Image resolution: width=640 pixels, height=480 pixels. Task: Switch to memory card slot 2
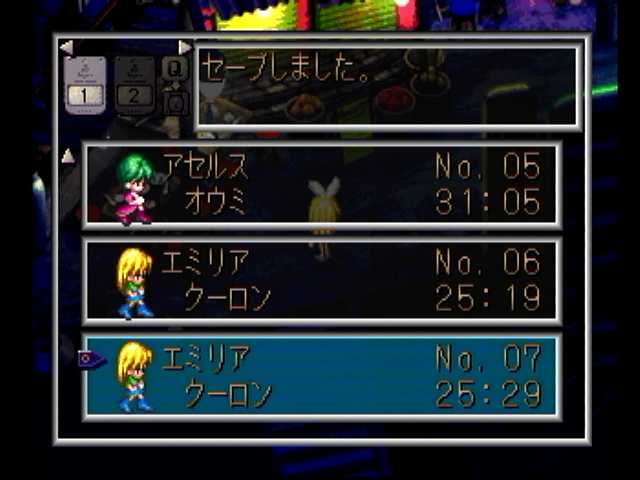point(135,84)
